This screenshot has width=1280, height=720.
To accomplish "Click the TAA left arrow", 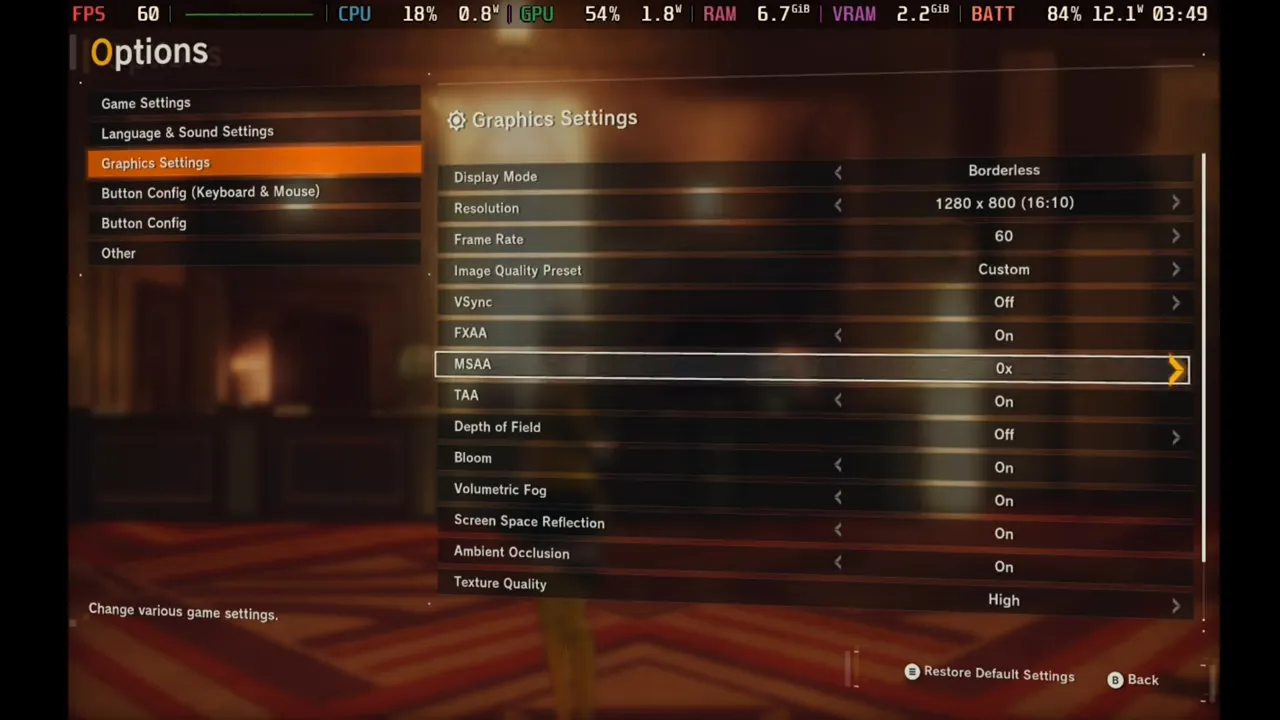I will [838, 400].
